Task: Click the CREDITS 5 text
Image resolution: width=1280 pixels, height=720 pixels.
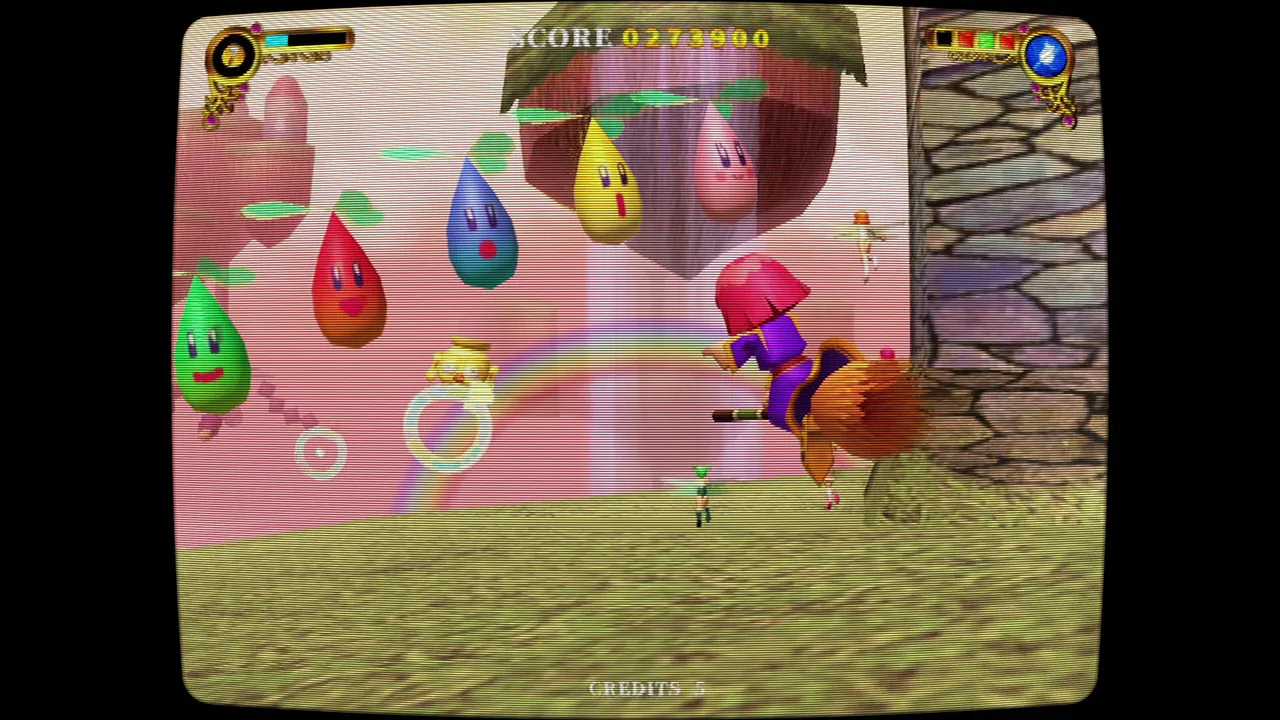Action: (644, 688)
